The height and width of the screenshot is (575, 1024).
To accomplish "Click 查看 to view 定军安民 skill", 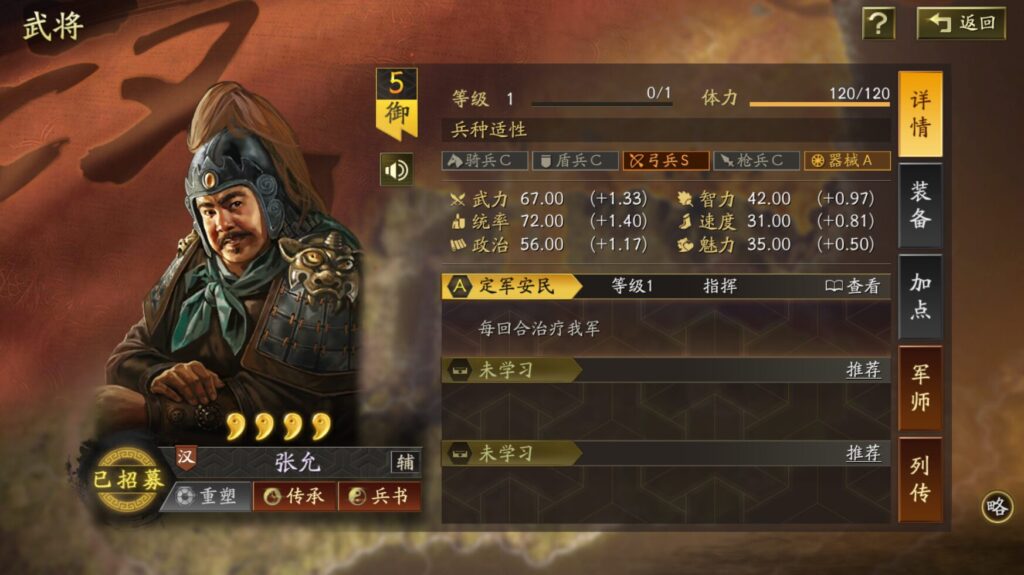I will click(x=853, y=286).
